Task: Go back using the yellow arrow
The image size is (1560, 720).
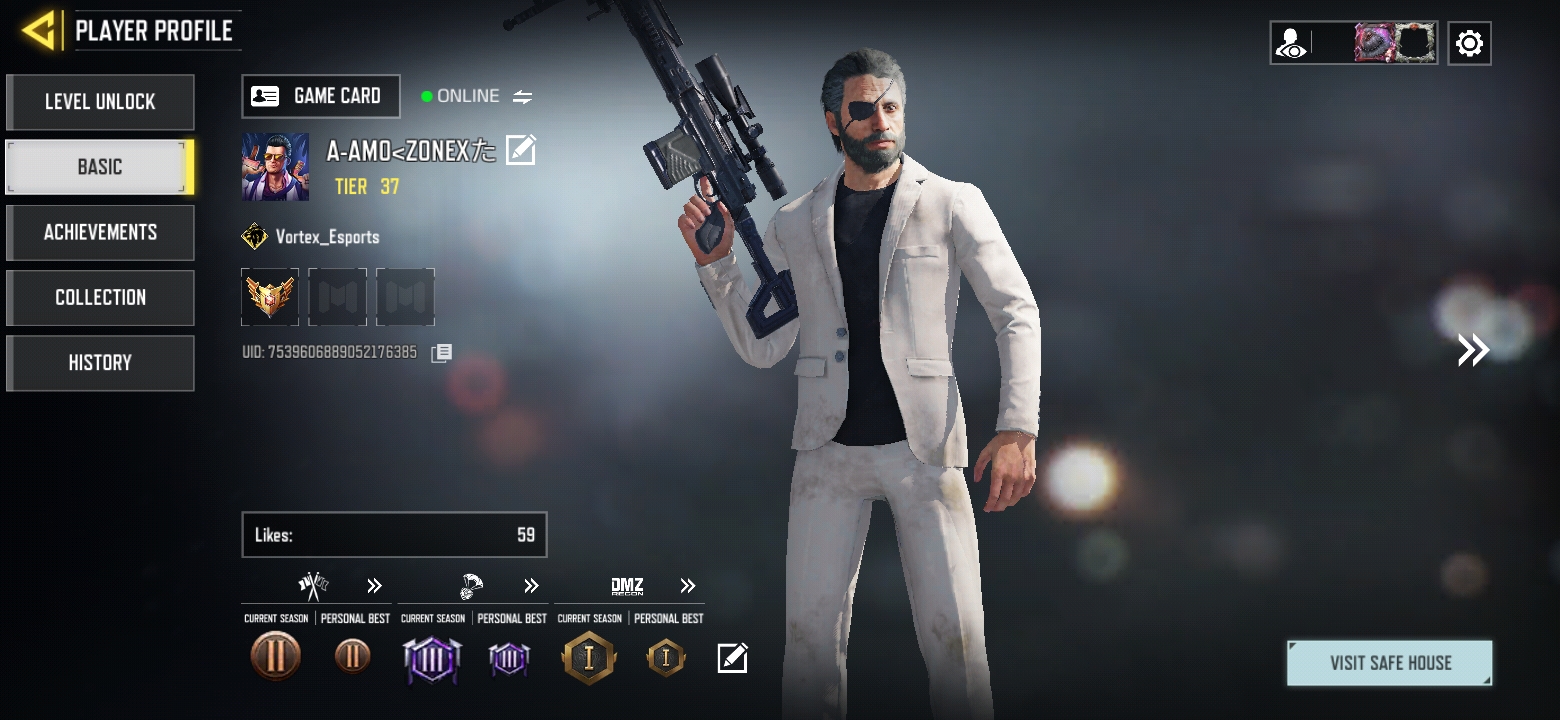Action: point(40,31)
